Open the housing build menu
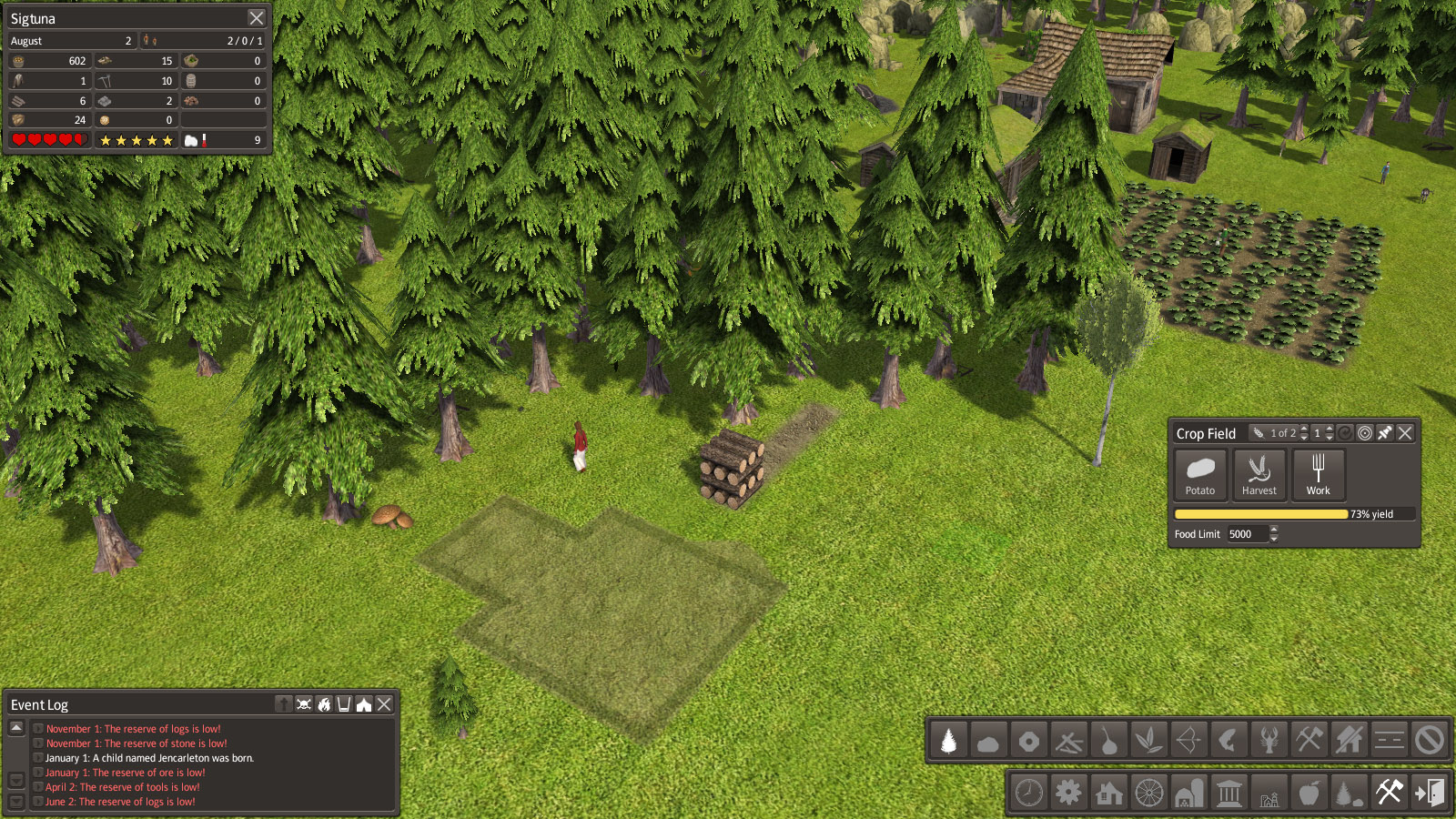The image size is (1456, 819). coord(1109,793)
